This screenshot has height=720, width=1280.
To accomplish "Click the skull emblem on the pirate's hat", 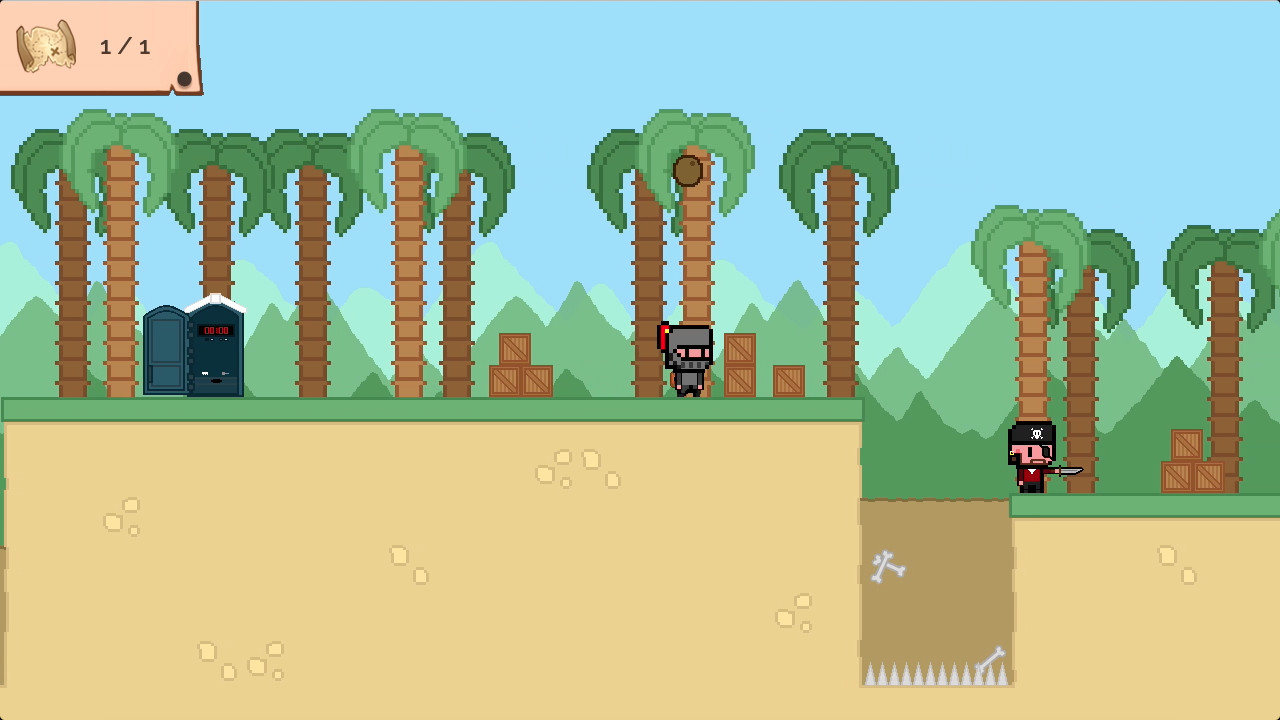I will click(x=1037, y=433).
